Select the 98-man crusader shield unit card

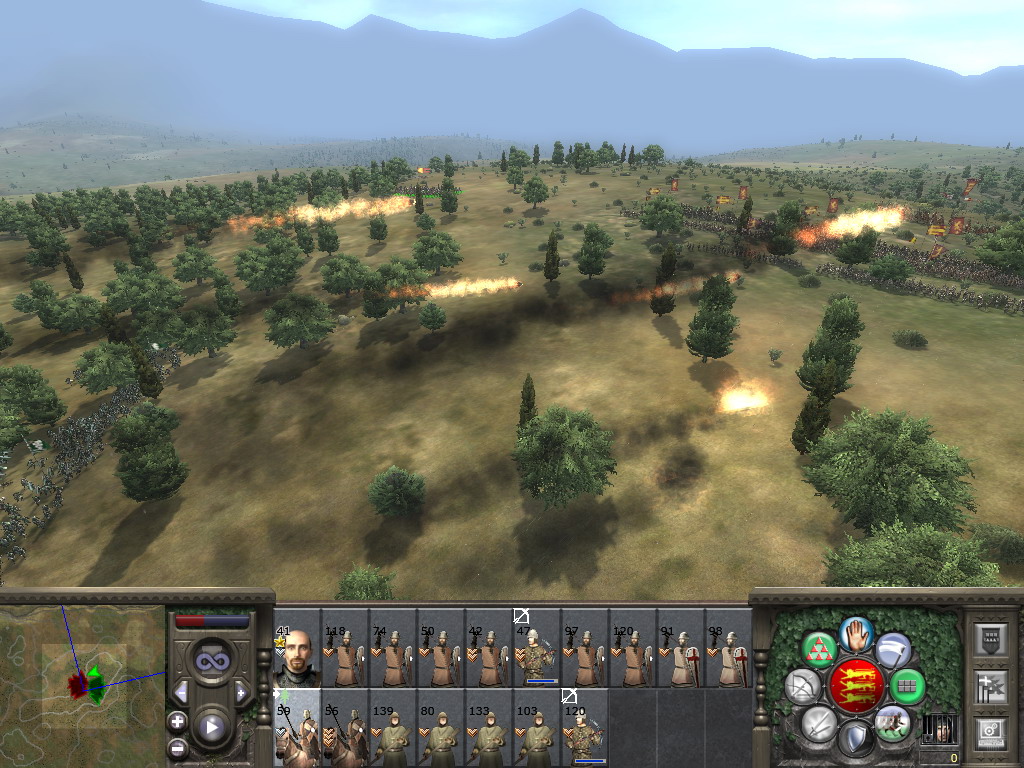729,648
